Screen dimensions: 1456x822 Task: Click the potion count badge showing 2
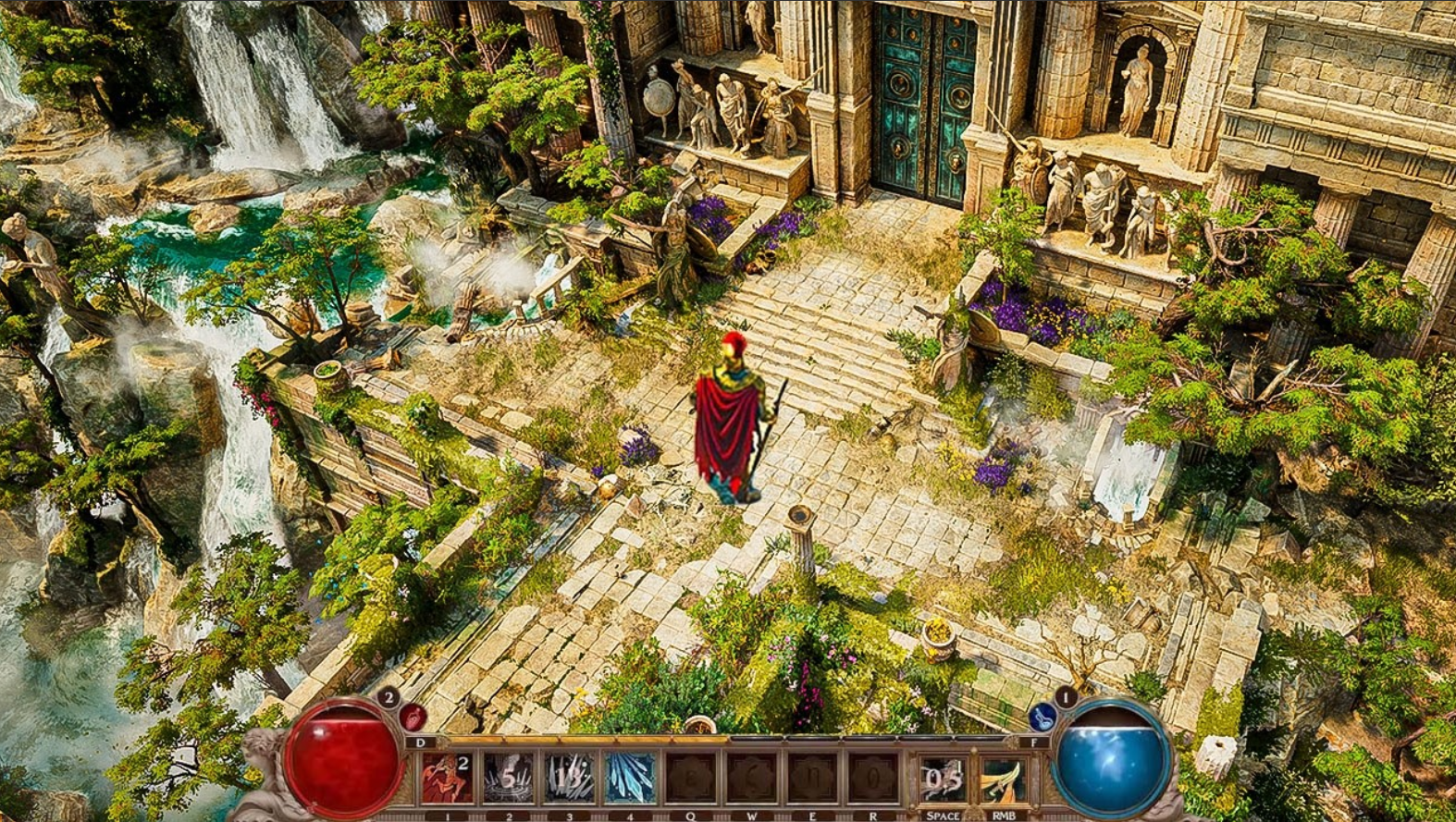(389, 696)
